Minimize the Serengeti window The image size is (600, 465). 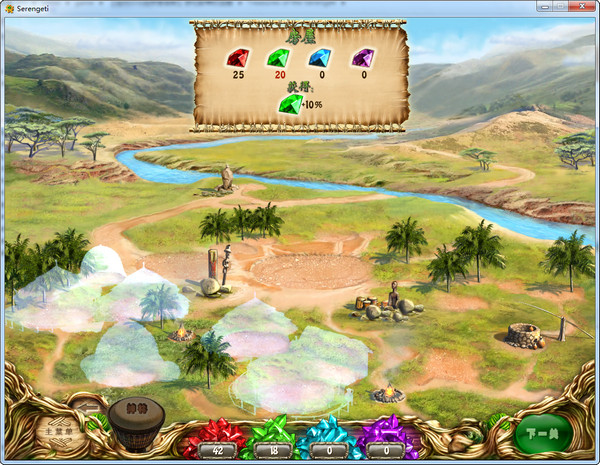click(x=527, y=7)
